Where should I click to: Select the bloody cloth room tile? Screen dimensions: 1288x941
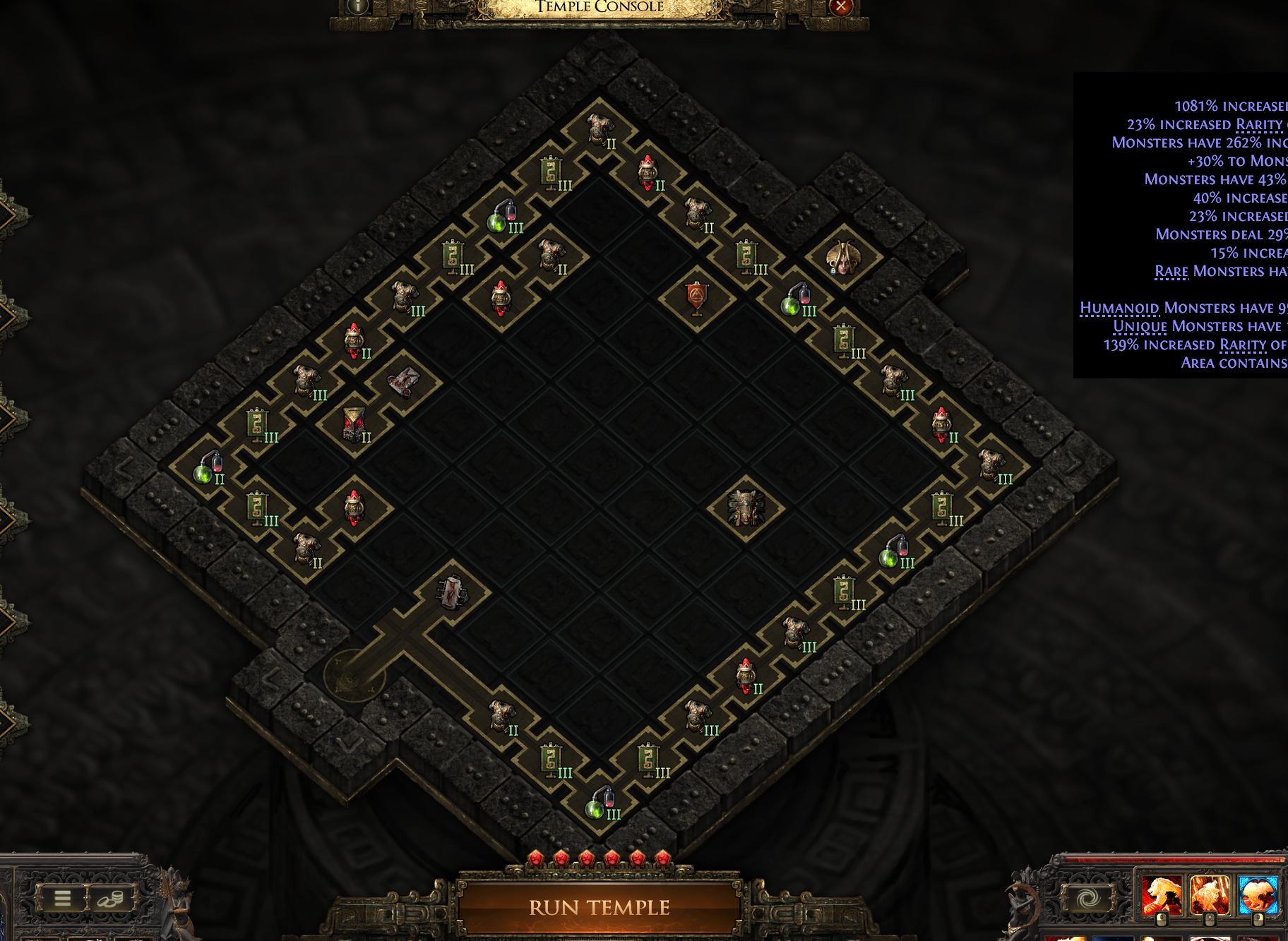tap(403, 382)
